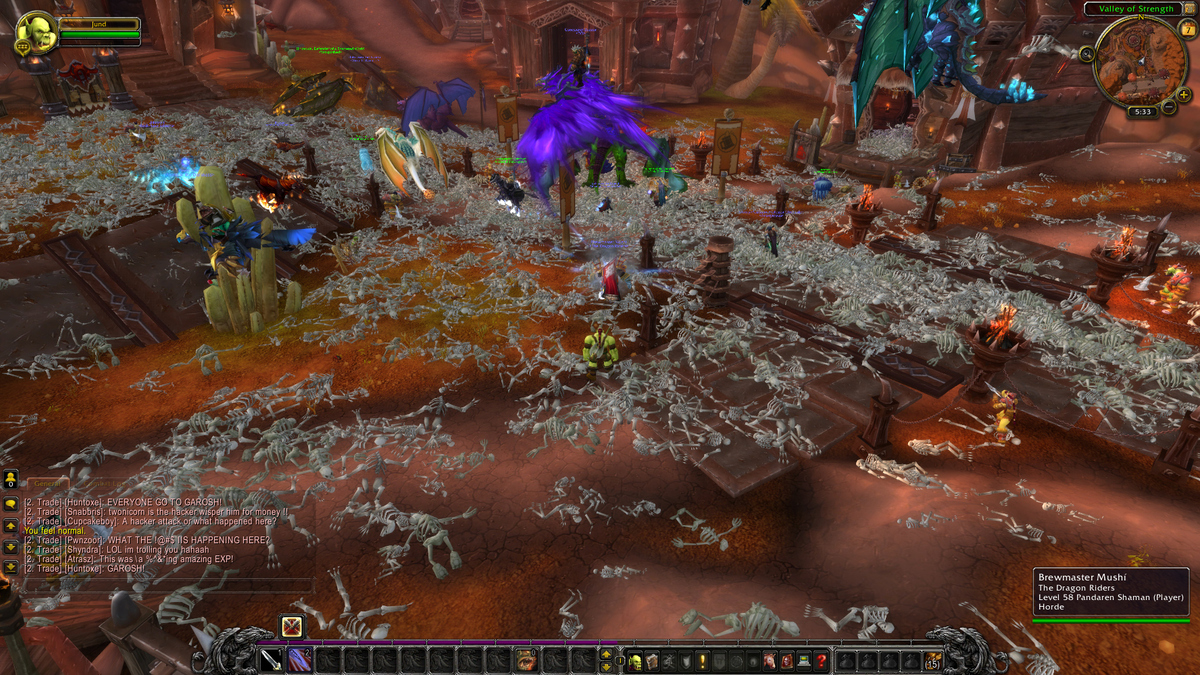Activate the sword attack ability in slot one
The width and height of the screenshot is (1200, 675).
click(271, 660)
